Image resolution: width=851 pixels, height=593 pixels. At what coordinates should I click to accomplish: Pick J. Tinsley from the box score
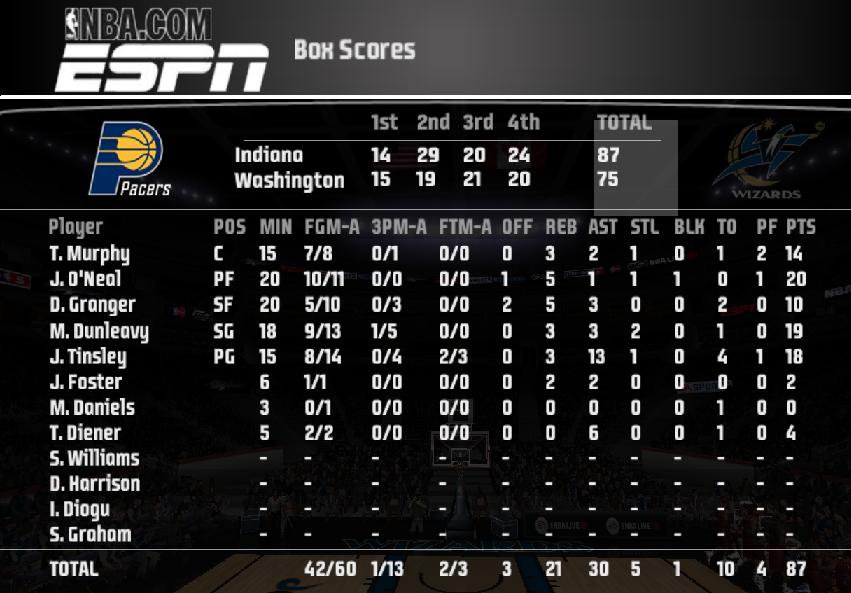(88, 357)
